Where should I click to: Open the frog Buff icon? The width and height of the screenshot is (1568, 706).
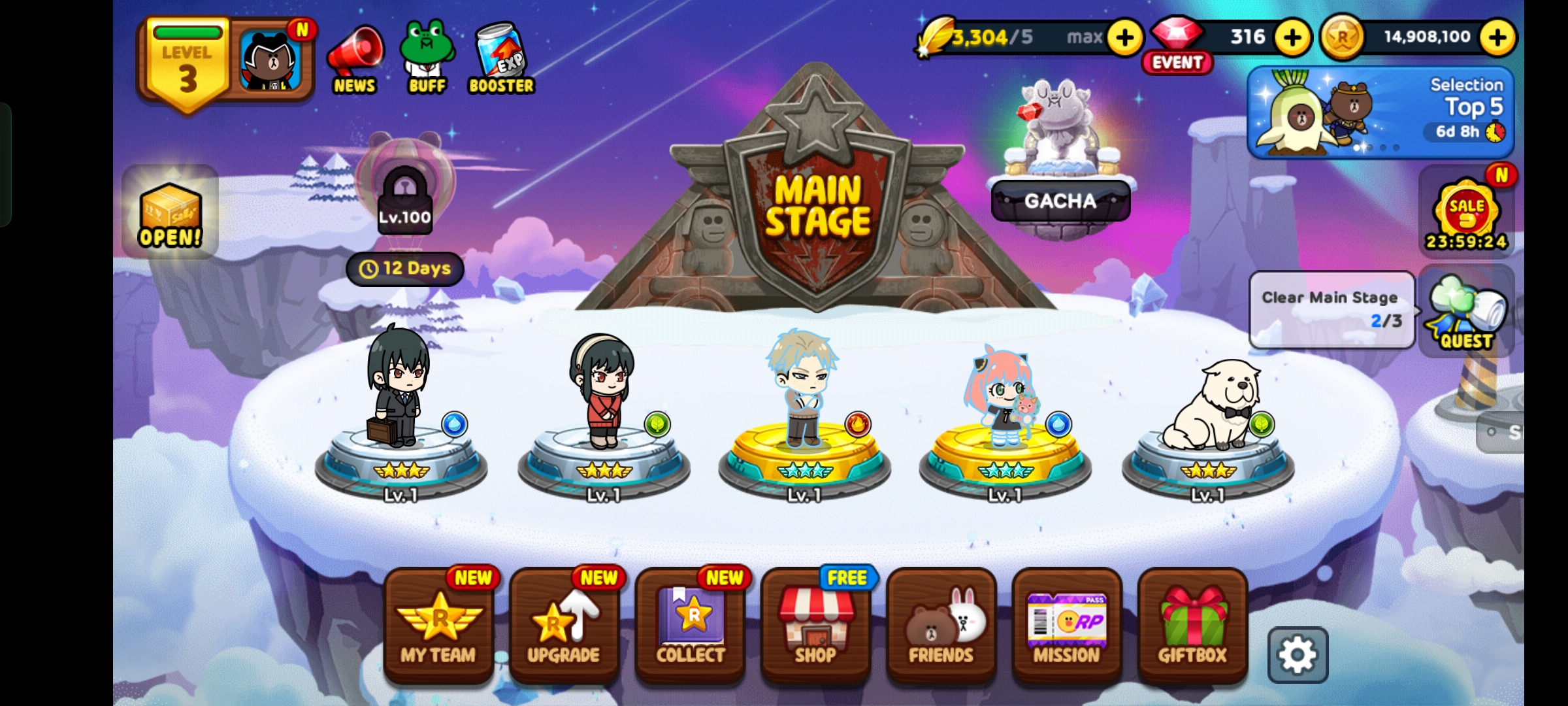(x=427, y=59)
